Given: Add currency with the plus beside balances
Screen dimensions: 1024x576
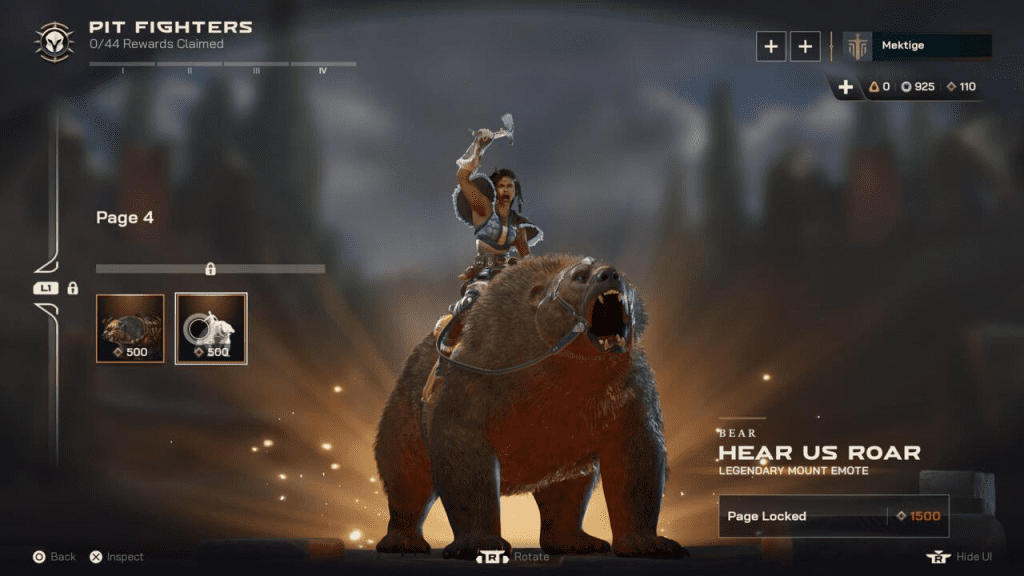Looking at the screenshot, I should [846, 87].
